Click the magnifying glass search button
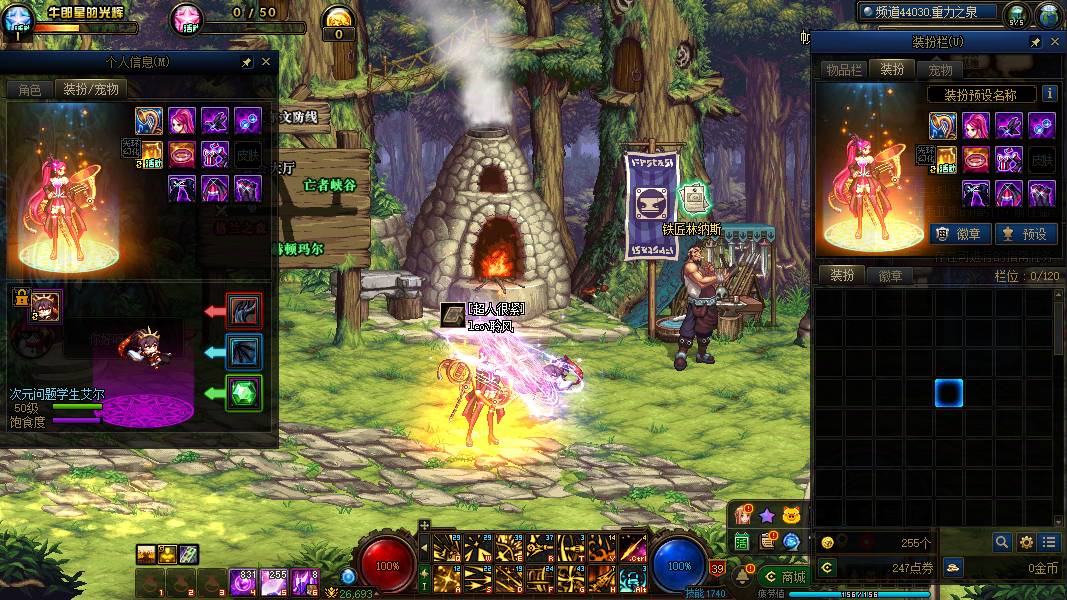 point(1001,542)
